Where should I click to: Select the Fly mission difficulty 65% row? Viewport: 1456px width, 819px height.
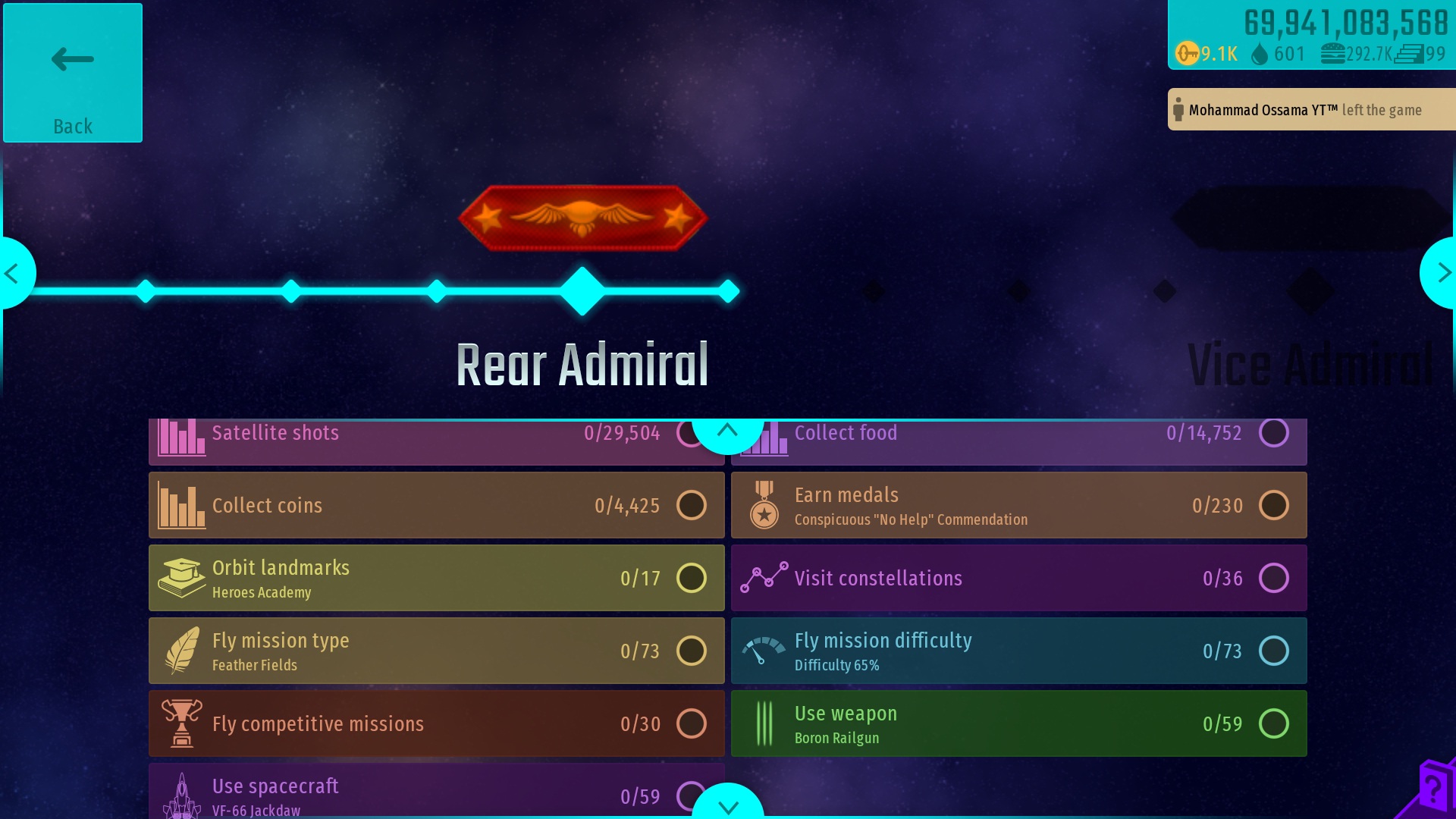point(1018,651)
